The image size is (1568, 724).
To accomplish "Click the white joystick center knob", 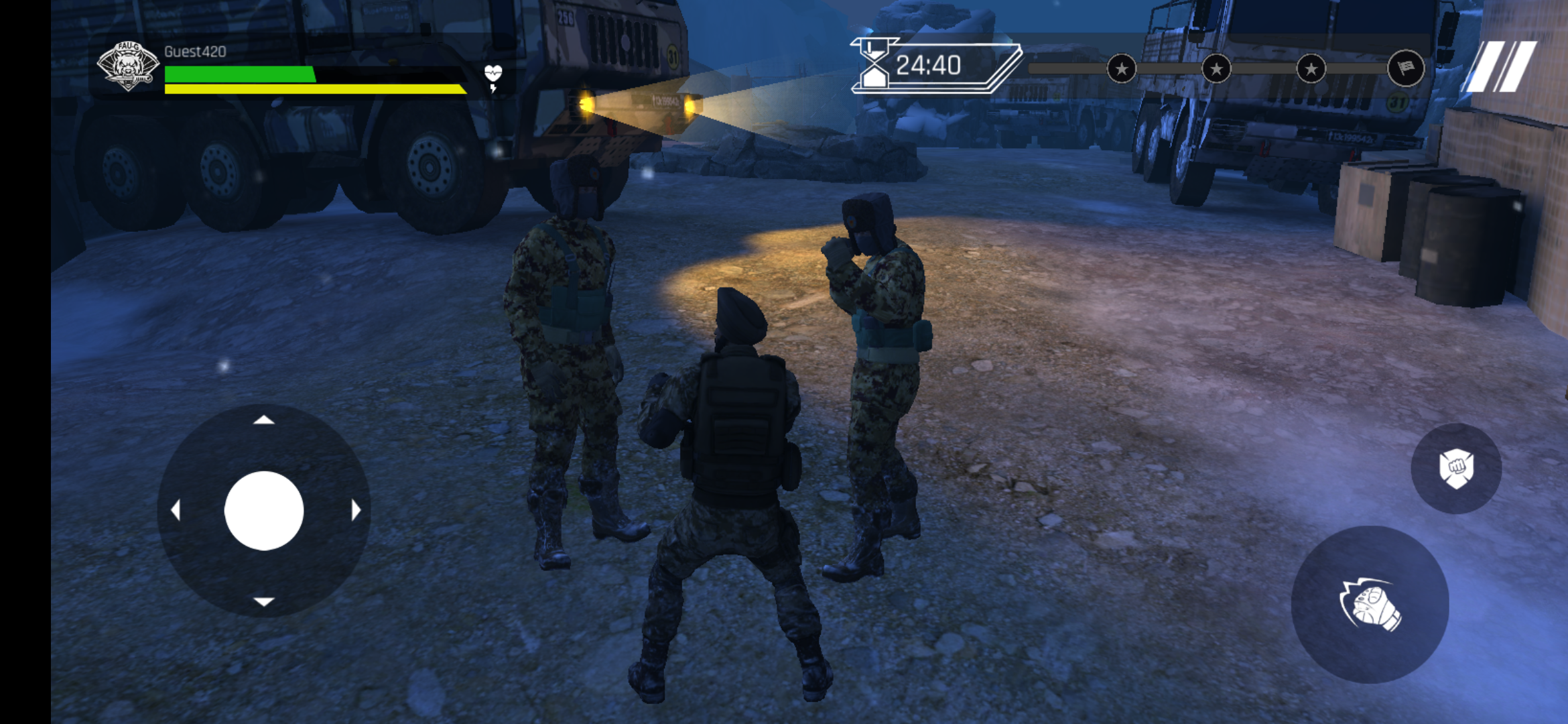I will [264, 511].
